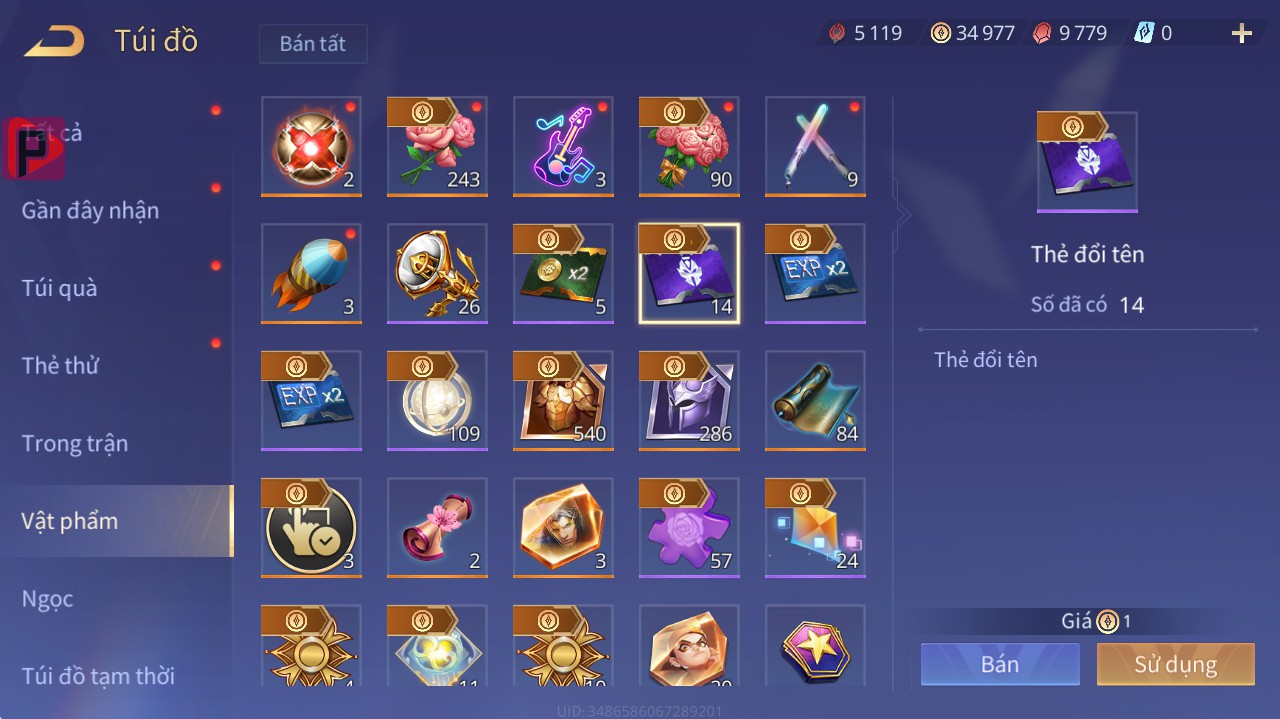Viewport: 1280px width, 719px height.
Task: Pick the rocket item slot
Action: click(x=311, y=274)
